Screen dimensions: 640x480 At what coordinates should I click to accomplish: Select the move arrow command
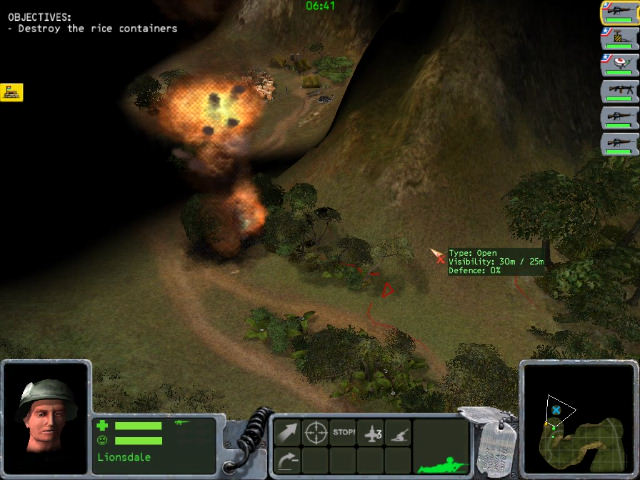coord(287,434)
